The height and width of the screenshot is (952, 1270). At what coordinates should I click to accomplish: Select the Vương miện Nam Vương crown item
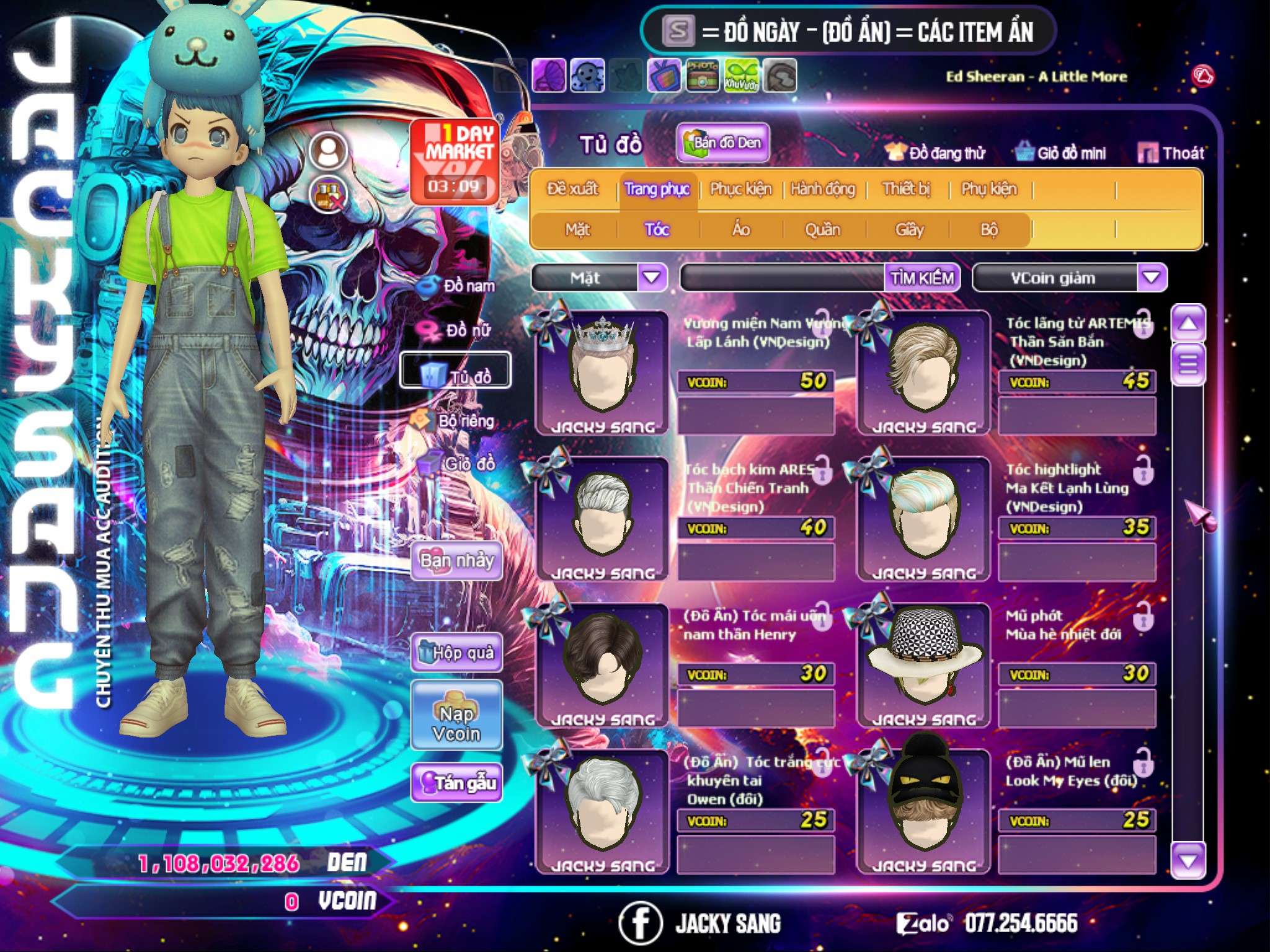pyautogui.click(x=602, y=372)
